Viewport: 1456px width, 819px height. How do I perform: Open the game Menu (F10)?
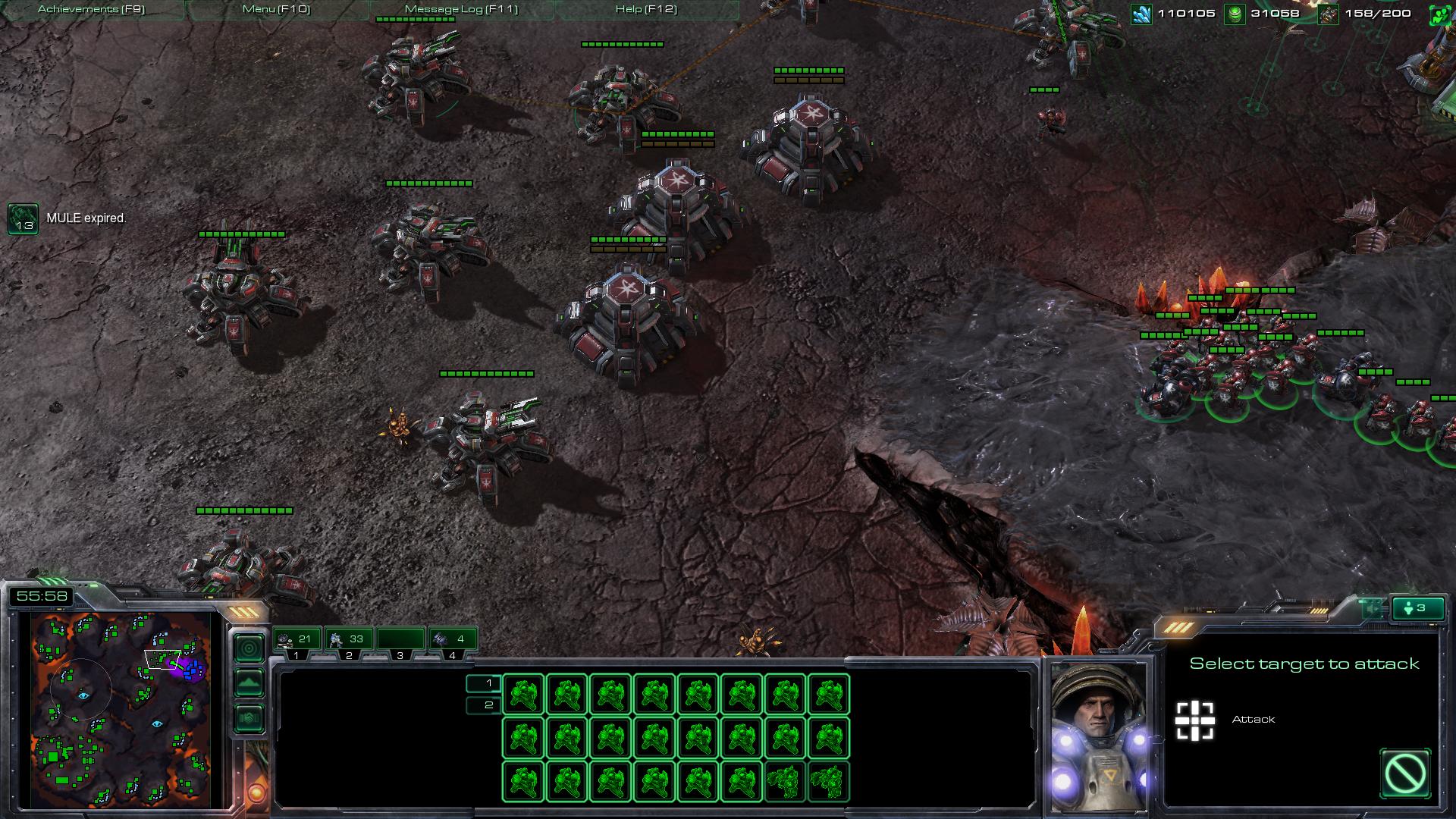click(x=276, y=10)
